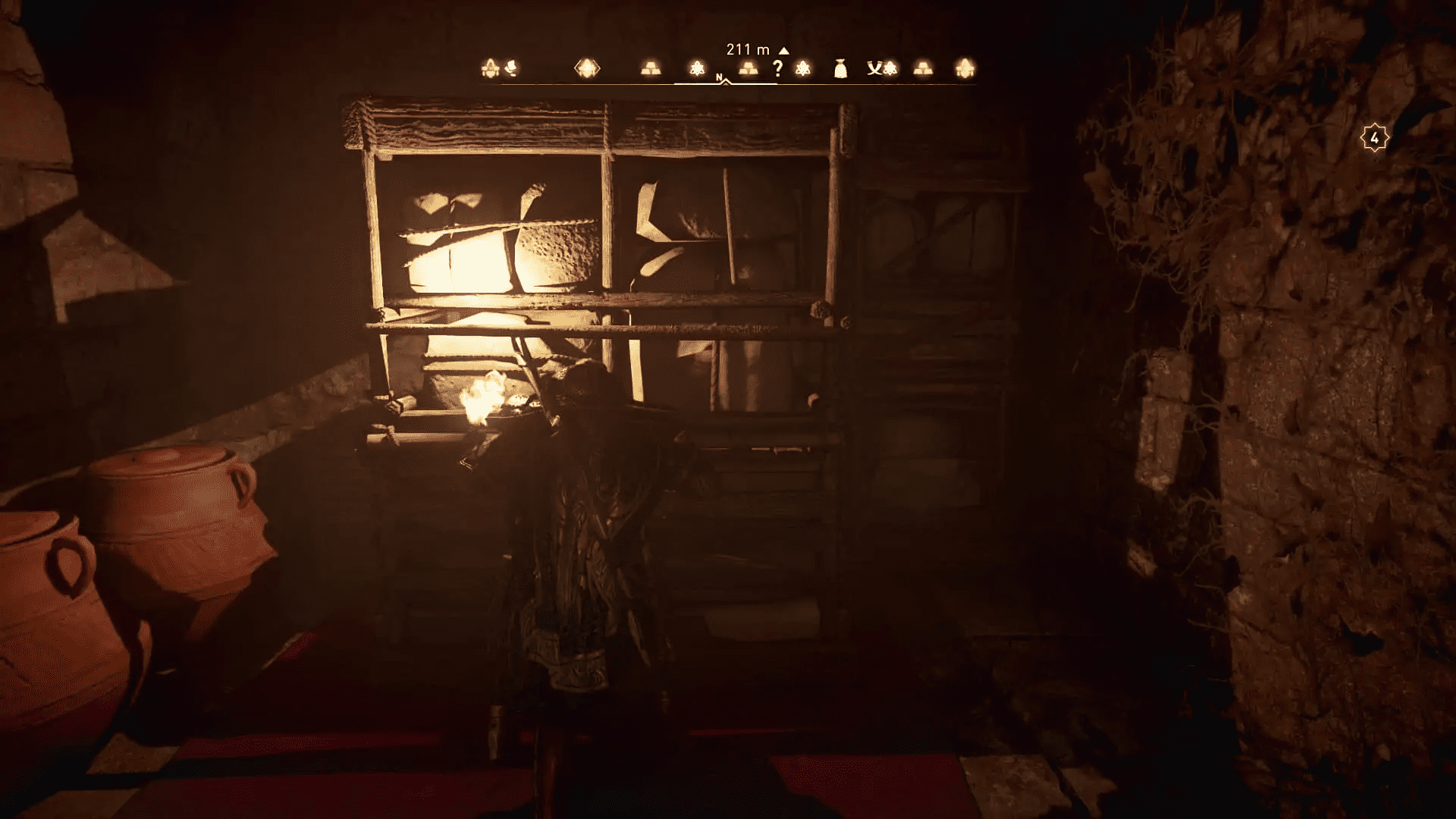Click the elevation up arrow beside 211 m
This screenshot has width=1456, height=819.
783,49
